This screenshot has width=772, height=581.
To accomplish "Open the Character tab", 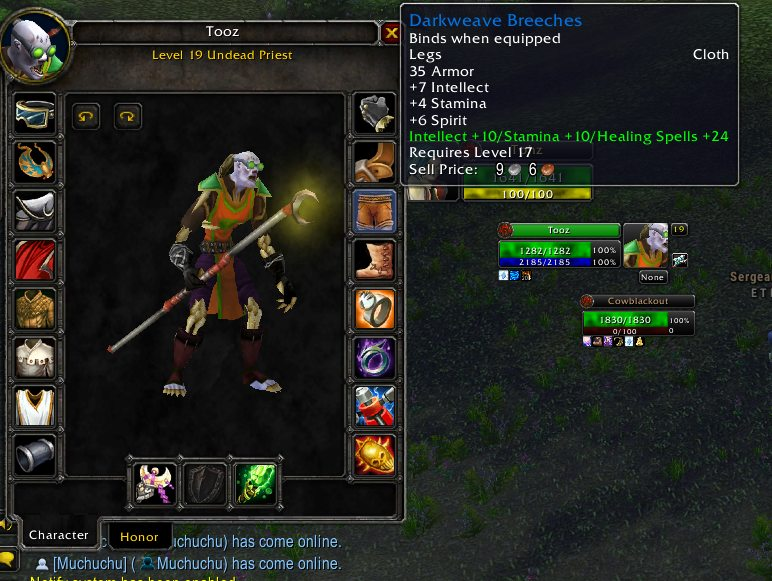I will click(58, 535).
